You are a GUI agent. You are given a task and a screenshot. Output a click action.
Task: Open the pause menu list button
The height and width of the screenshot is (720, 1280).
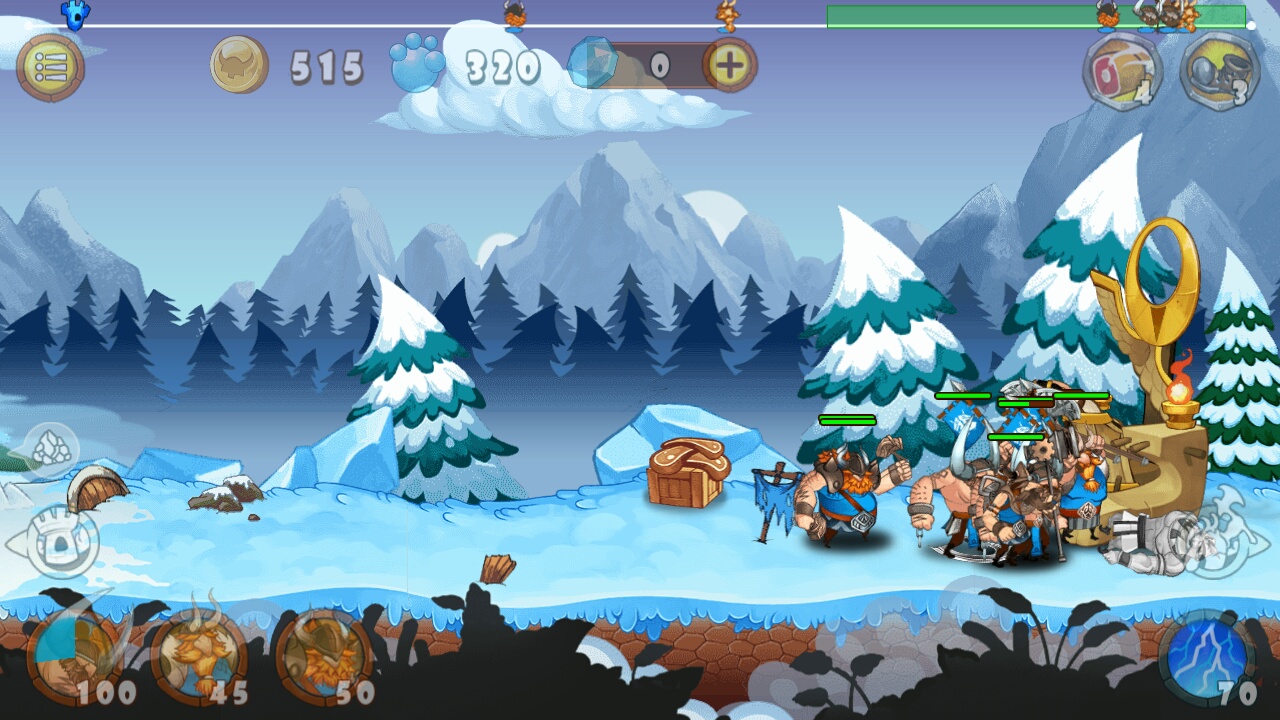(50, 68)
